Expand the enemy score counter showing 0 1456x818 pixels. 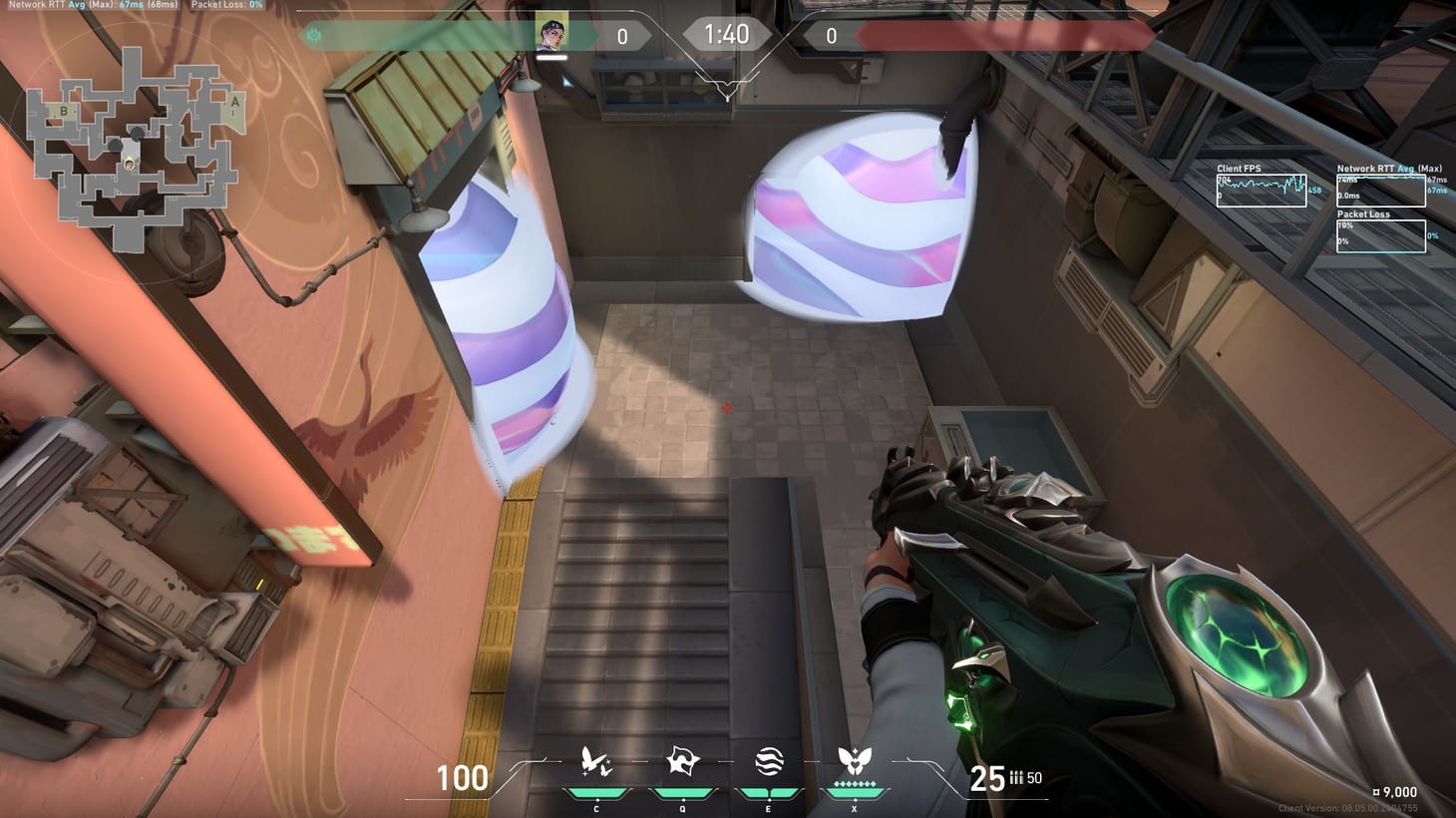[831, 34]
